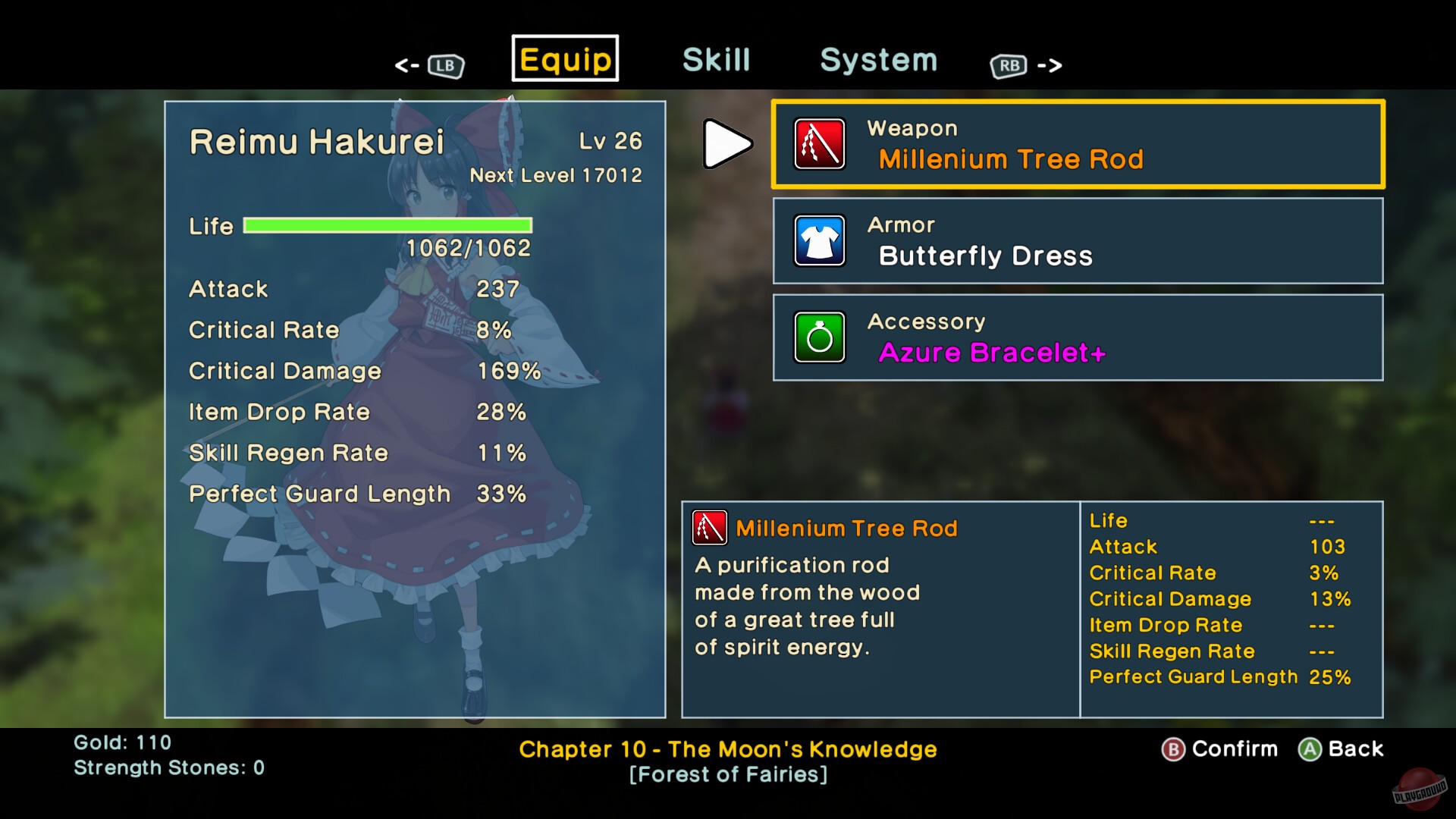Expand the Weapon equipment slot
Screen dimensions: 1456x819
point(1077,144)
